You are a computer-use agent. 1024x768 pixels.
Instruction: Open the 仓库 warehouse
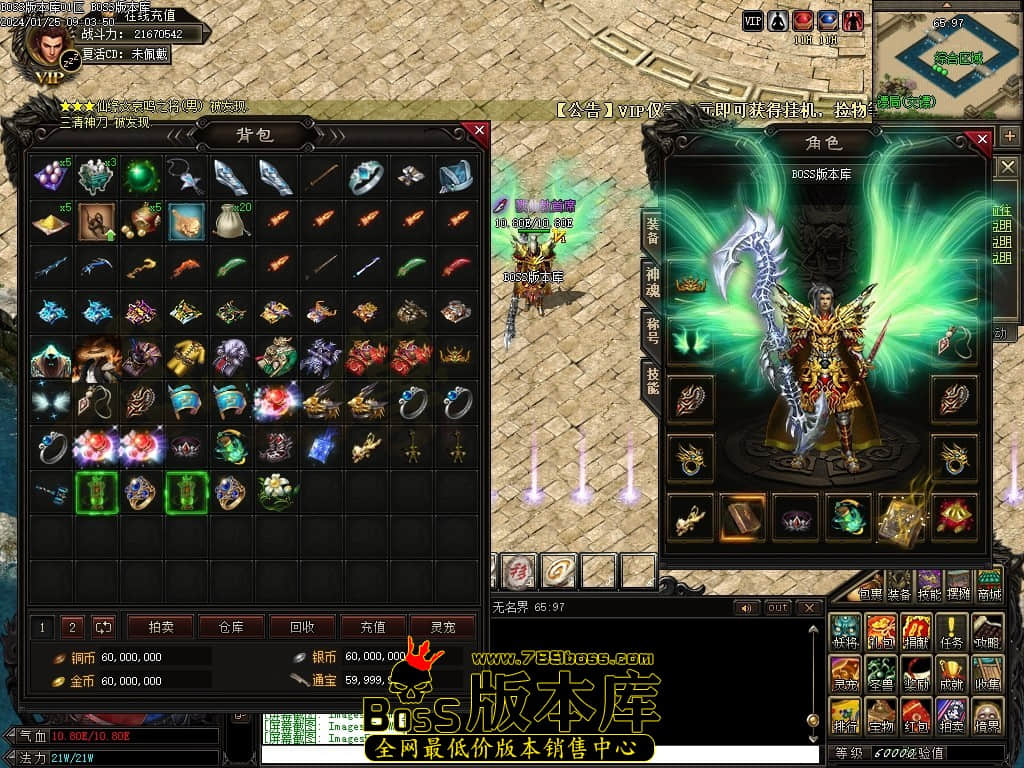pos(230,627)
